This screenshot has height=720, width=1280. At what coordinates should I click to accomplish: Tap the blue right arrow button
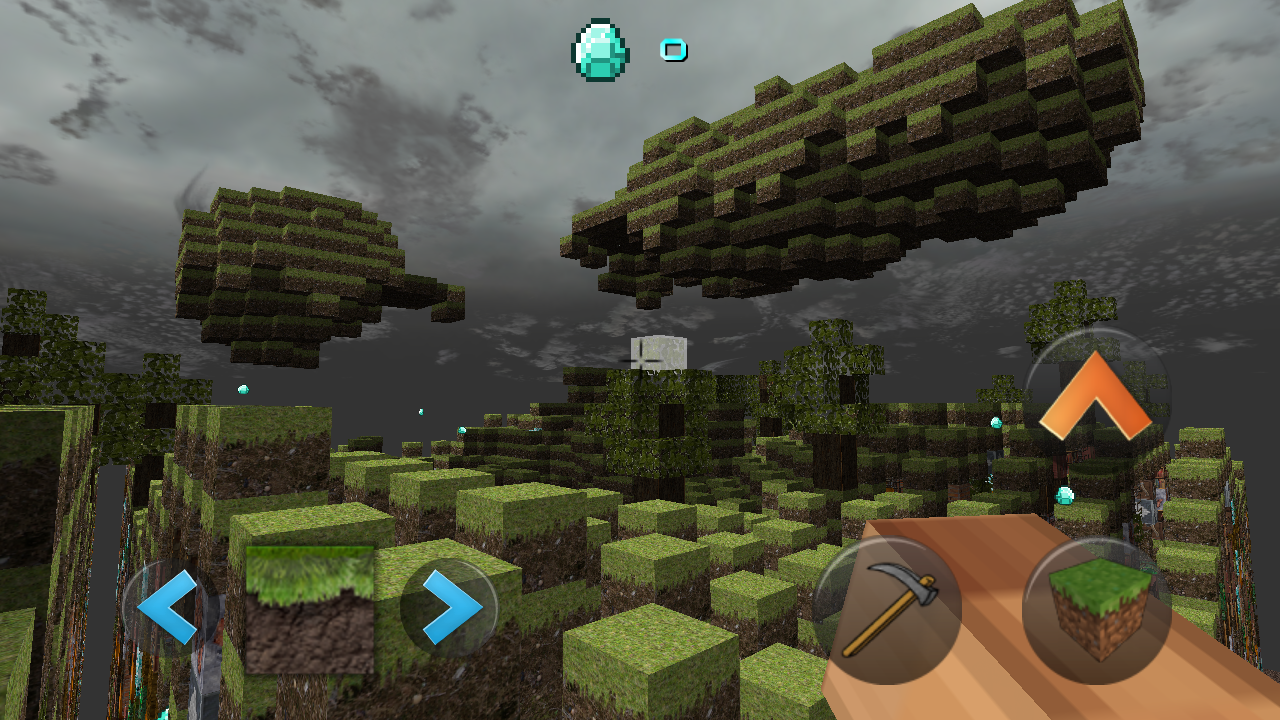tap(450, 608)
